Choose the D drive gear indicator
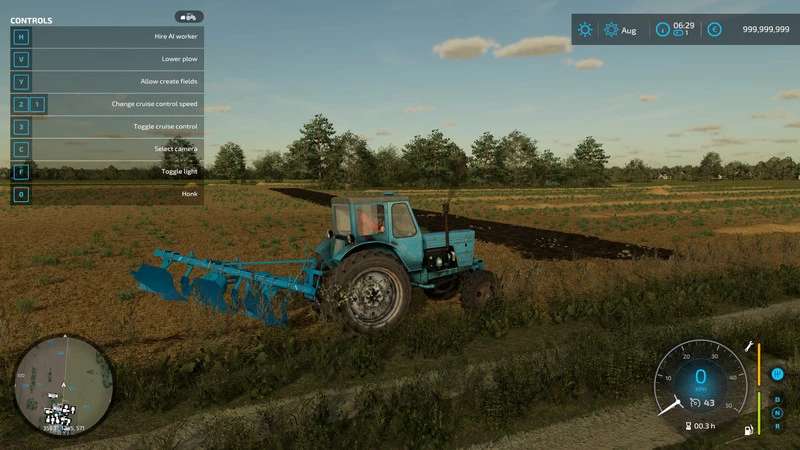The height and width of the screenshot is (450, 800). click(777, 399)
